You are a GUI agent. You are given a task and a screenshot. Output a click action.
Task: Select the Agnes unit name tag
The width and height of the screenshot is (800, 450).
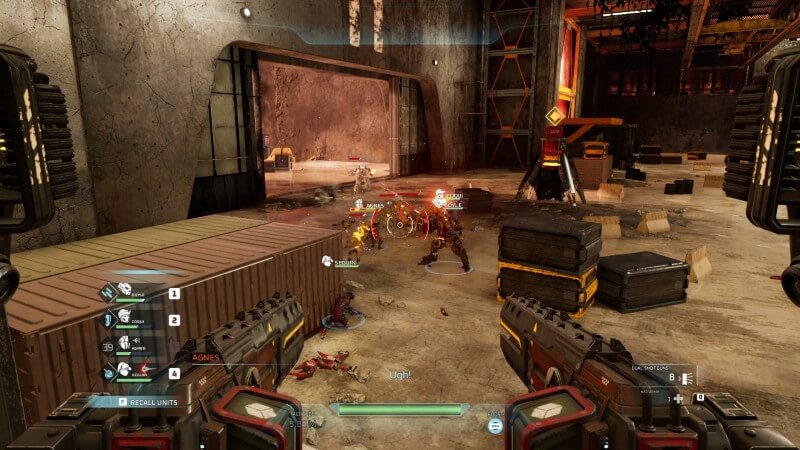pyautogui.click(x=372, y=205)
